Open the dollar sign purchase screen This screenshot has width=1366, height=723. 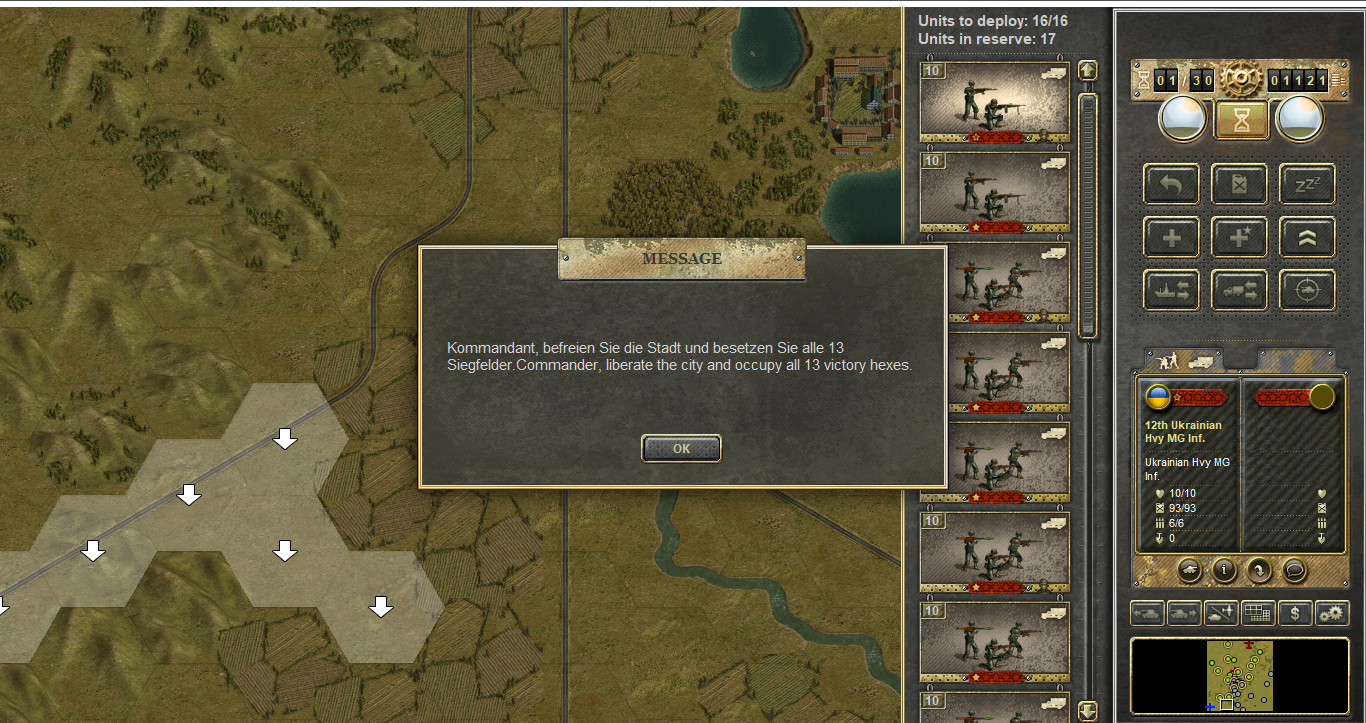[x=1296, y=613]
